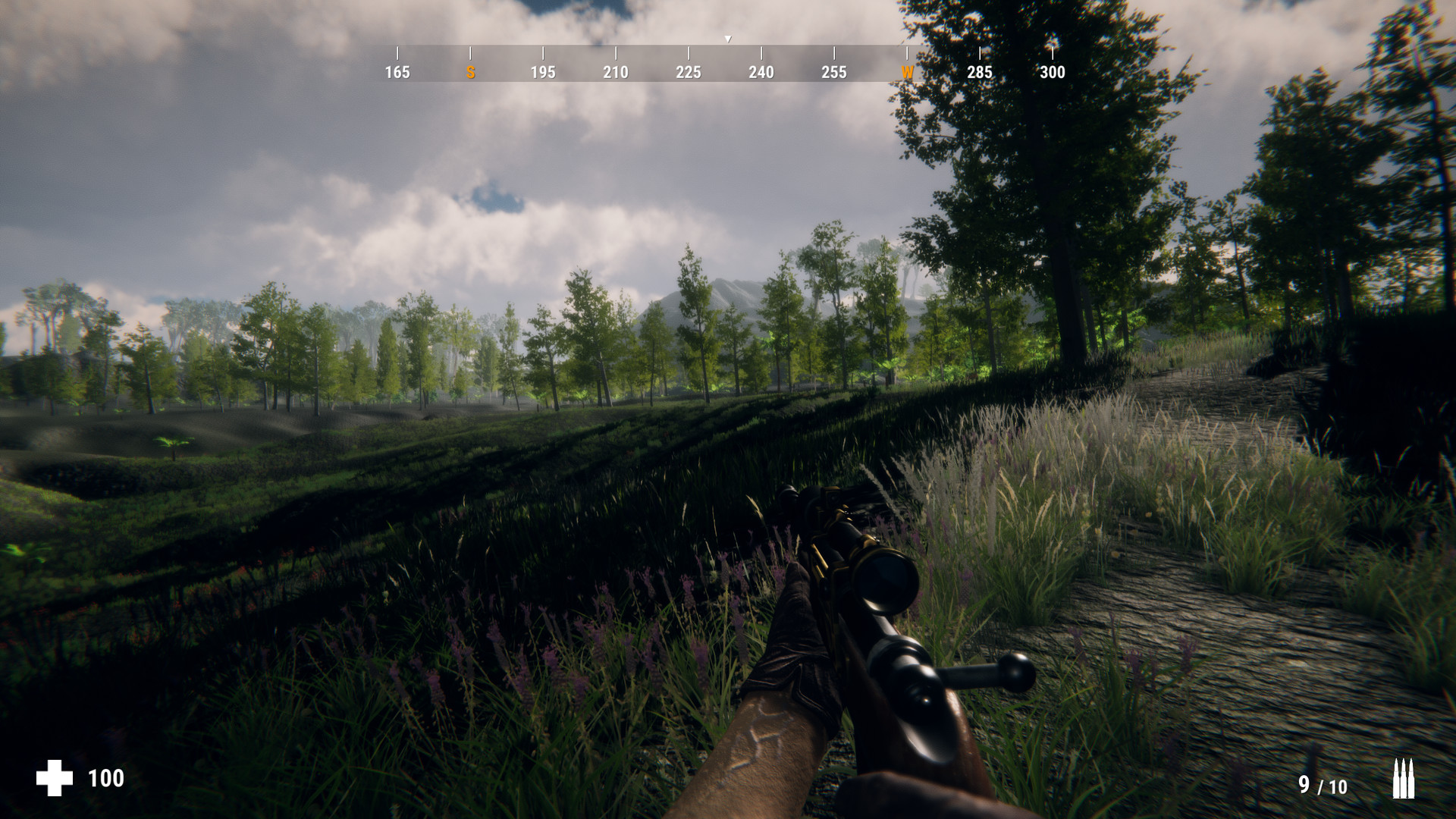The image size is (1456, 819).
Task: Click the 300 heading on the compass
Action: pos(1051,74)
